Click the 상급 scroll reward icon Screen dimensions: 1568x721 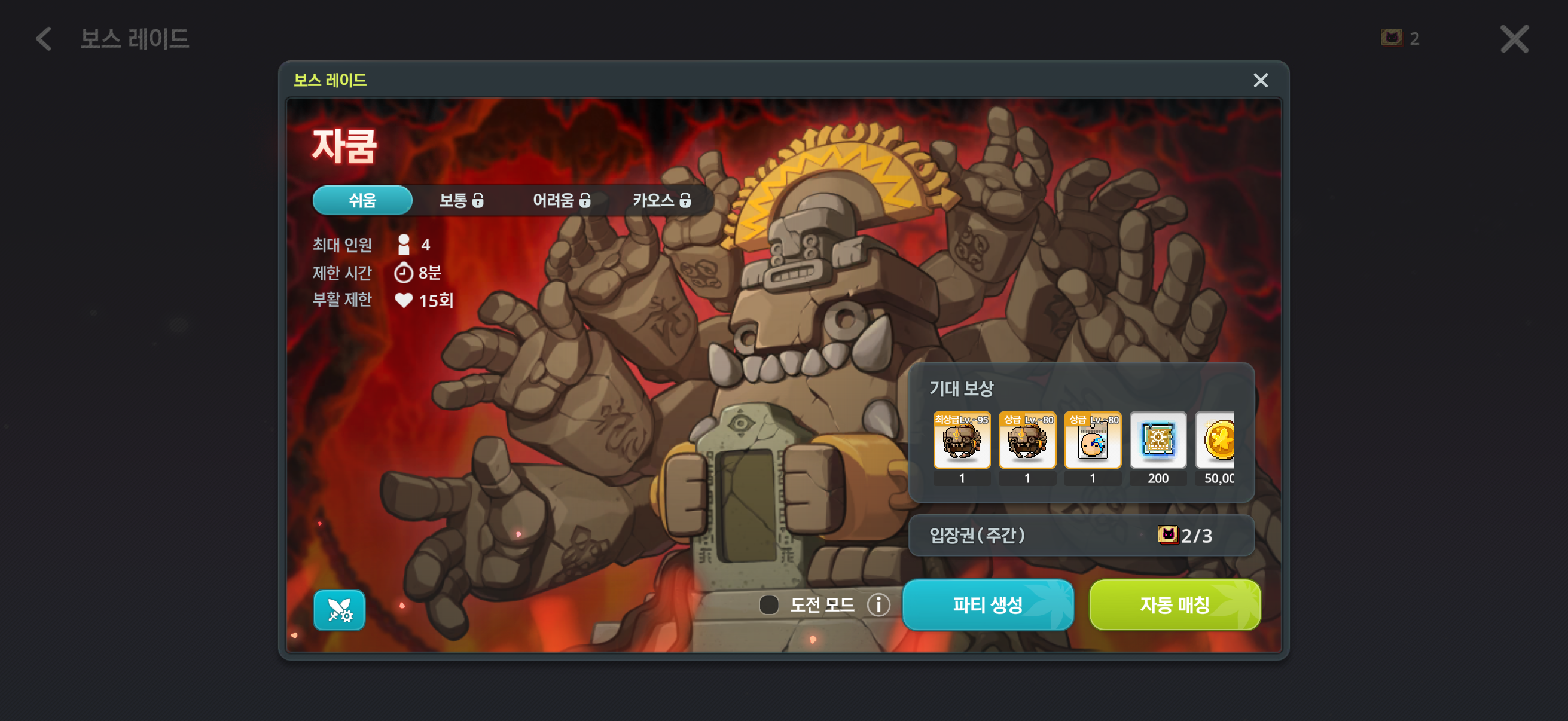(x=1093, y=441)
